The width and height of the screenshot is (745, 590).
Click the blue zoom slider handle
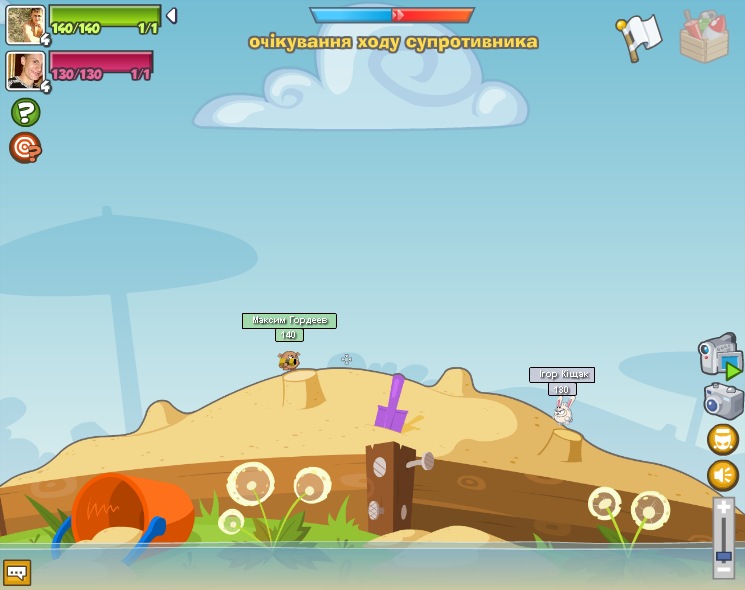click(723, 555)
